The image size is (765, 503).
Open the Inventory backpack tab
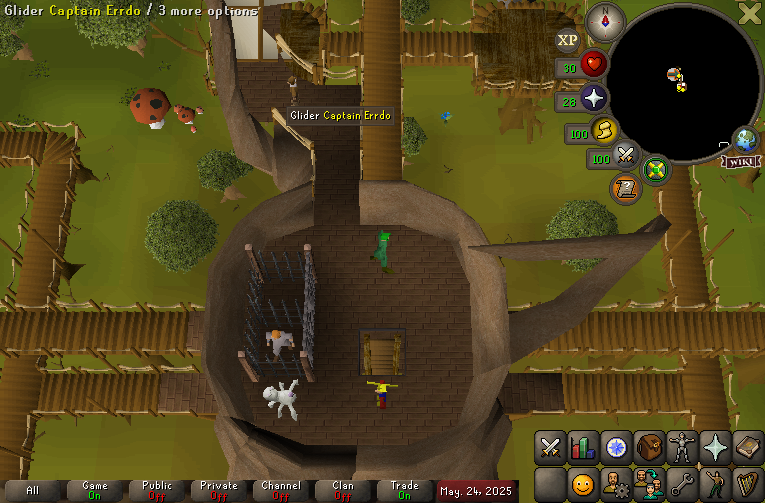point(649,447)
